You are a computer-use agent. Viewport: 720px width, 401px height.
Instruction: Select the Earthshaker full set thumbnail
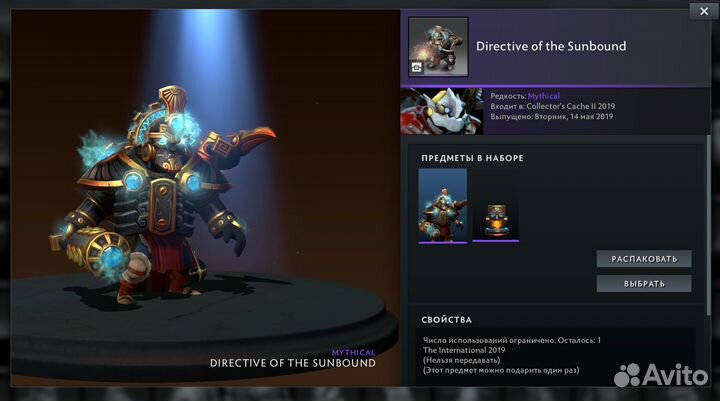coord(443,205)
